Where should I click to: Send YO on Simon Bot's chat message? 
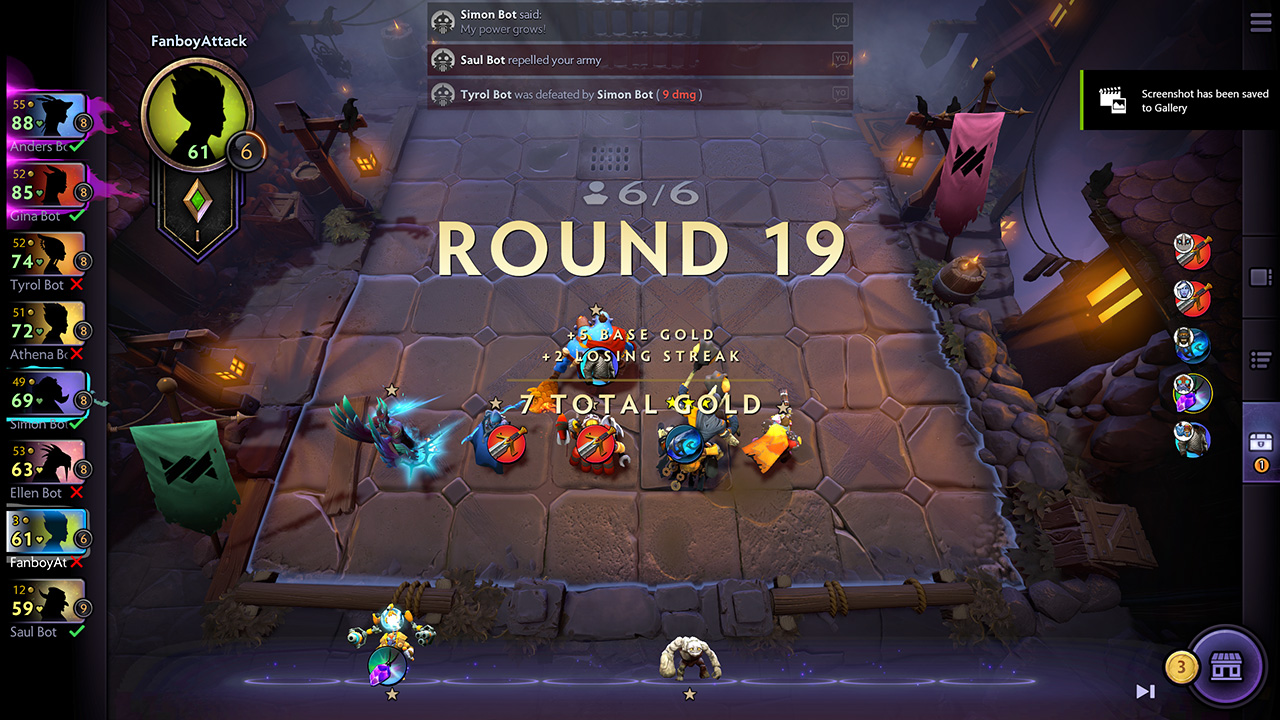coord(838,20)
